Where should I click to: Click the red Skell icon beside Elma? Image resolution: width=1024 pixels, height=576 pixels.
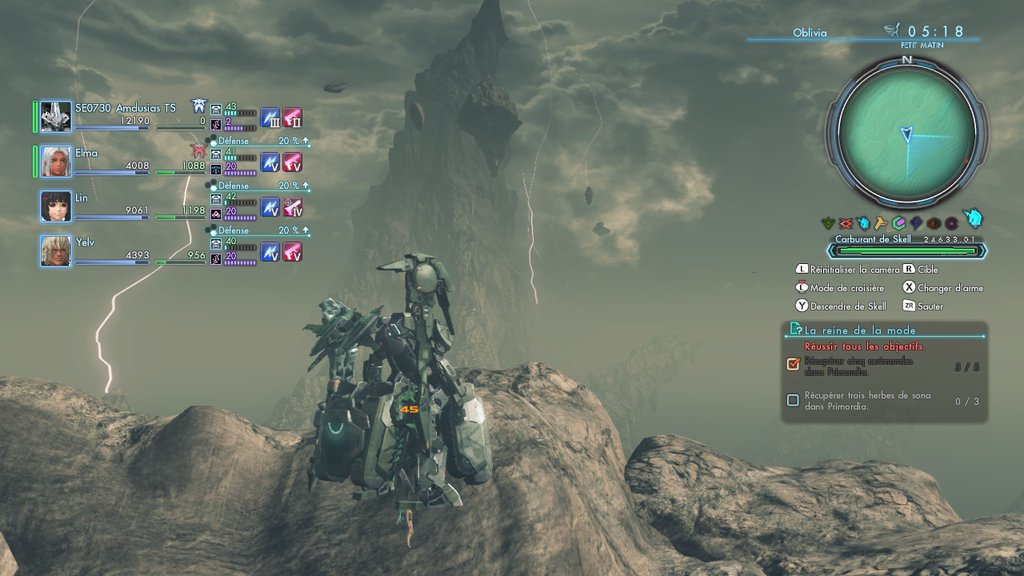tap(198, 151)
